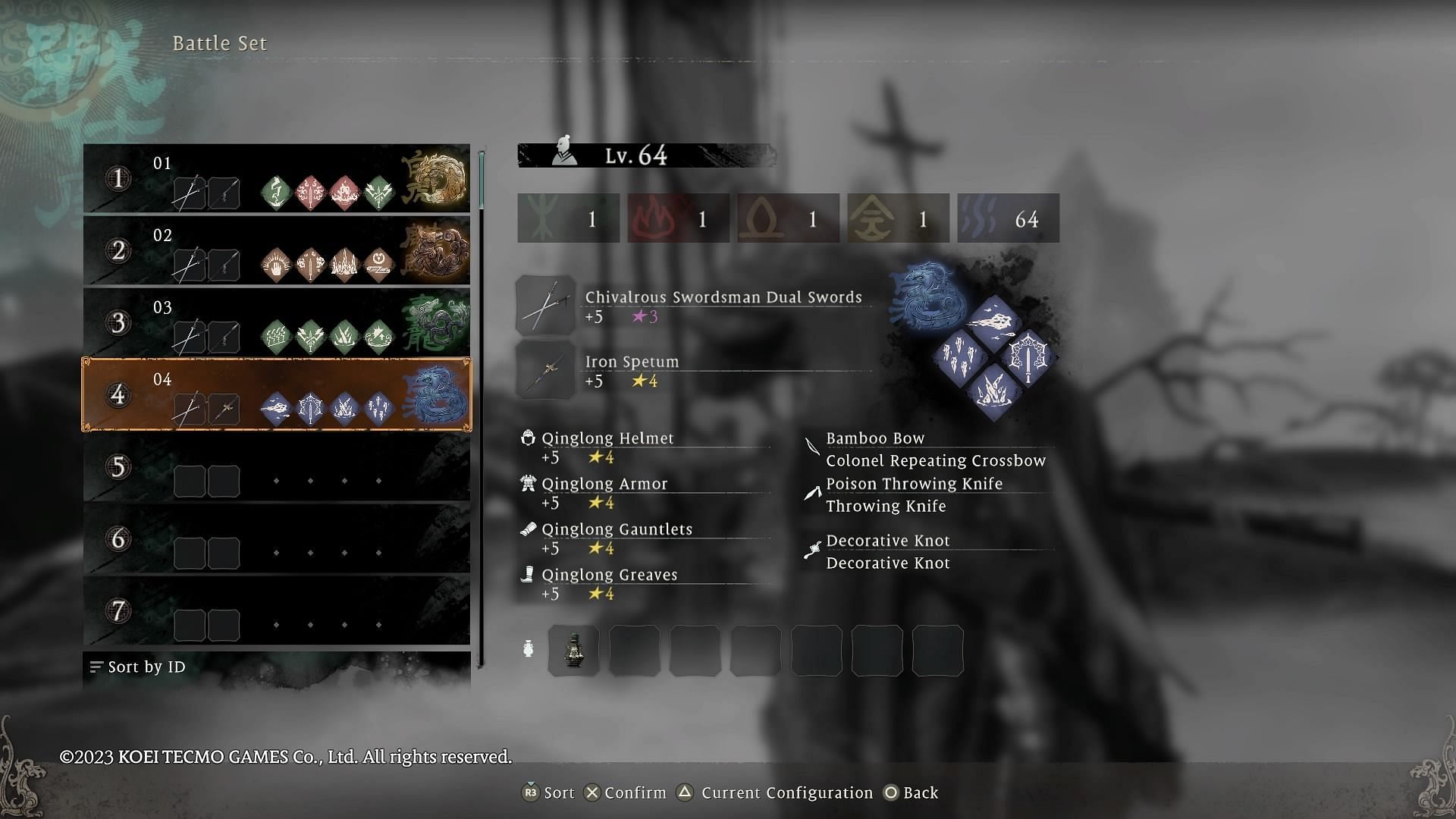Pick the Qinglong Gauntlets entry

coord(617,529)
